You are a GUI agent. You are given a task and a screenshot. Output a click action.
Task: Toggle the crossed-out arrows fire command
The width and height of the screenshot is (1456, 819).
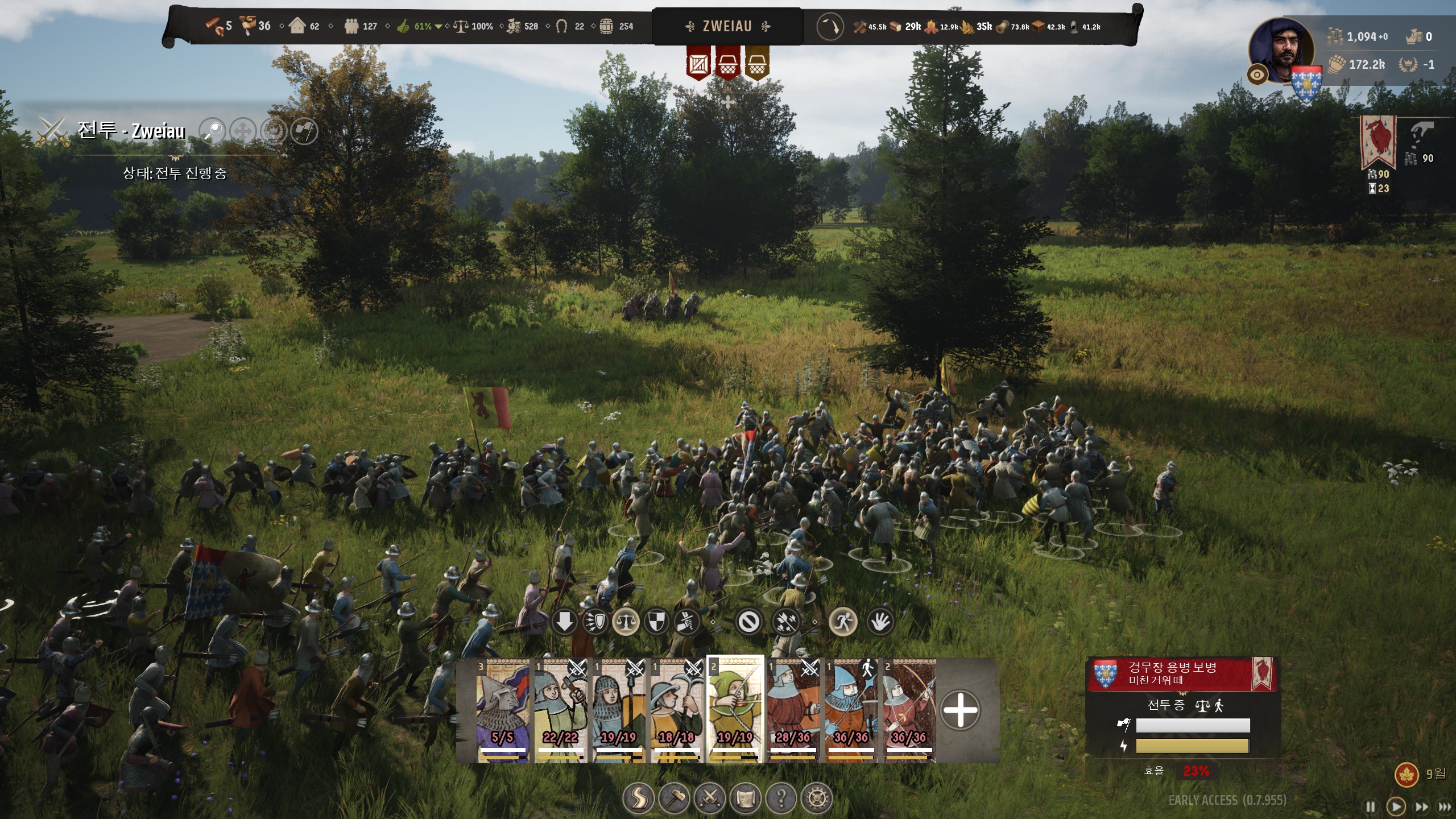tap(786, 622)
